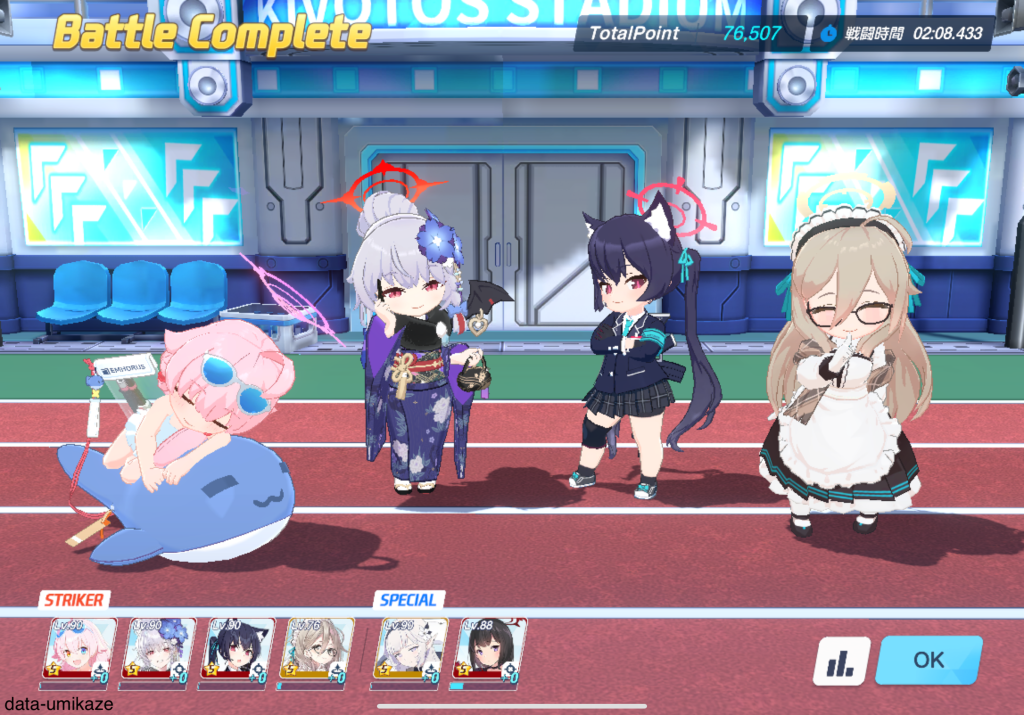1024x715 pixels.
Task: Select the silver-haired striker with blue flower
Action: point(159,651)
